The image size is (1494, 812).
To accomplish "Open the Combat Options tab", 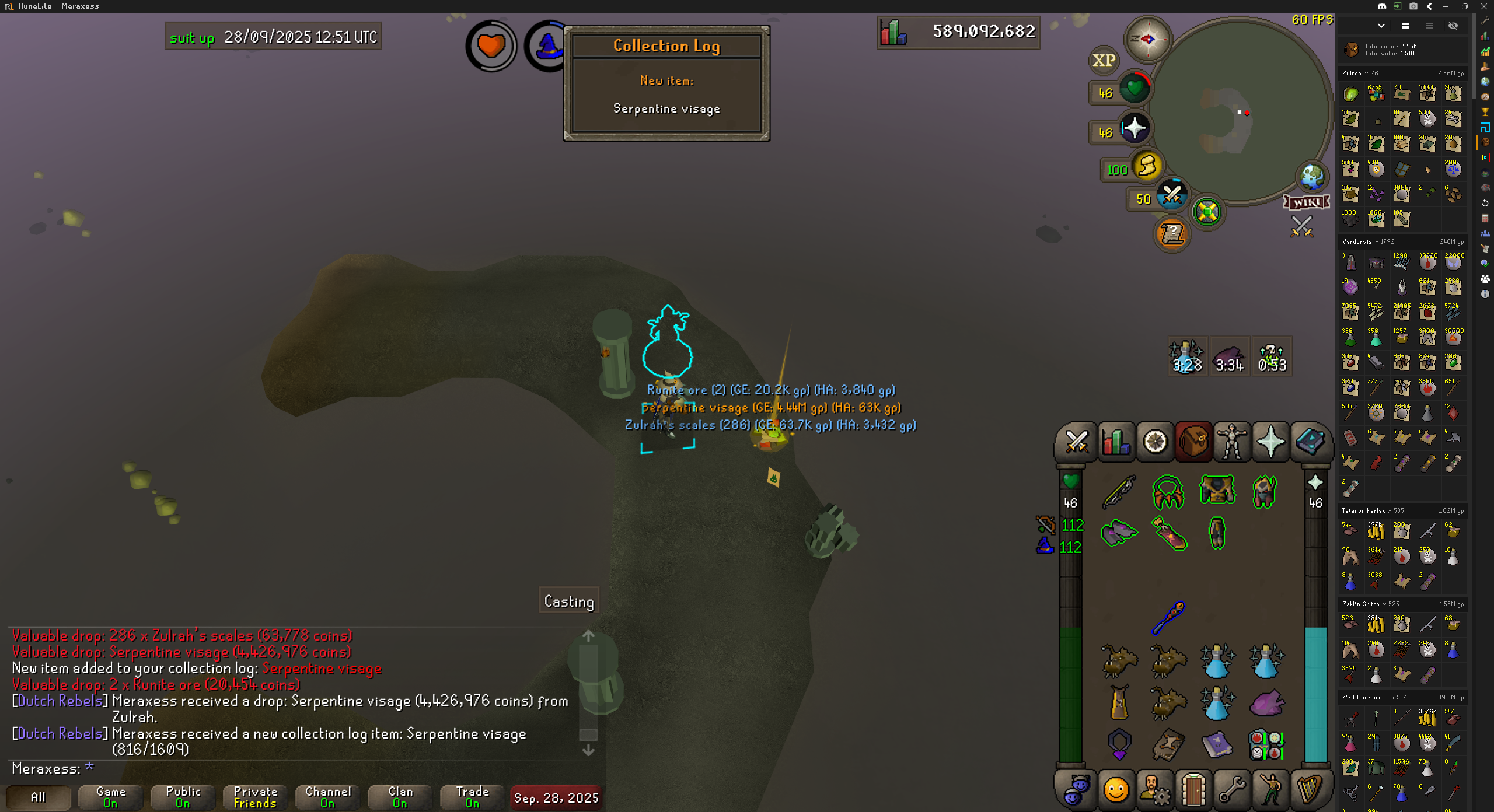I will [x=1077, y=442].
